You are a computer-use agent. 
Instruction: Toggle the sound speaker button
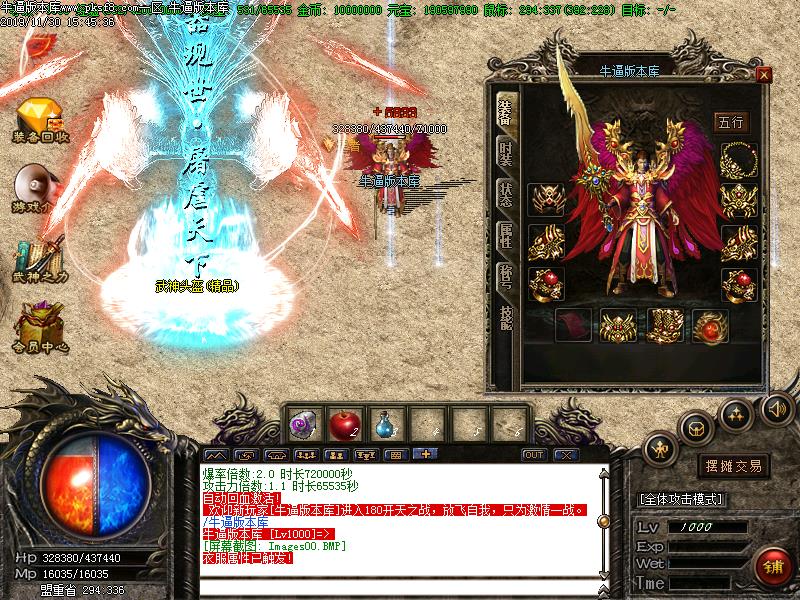point(777,408)
